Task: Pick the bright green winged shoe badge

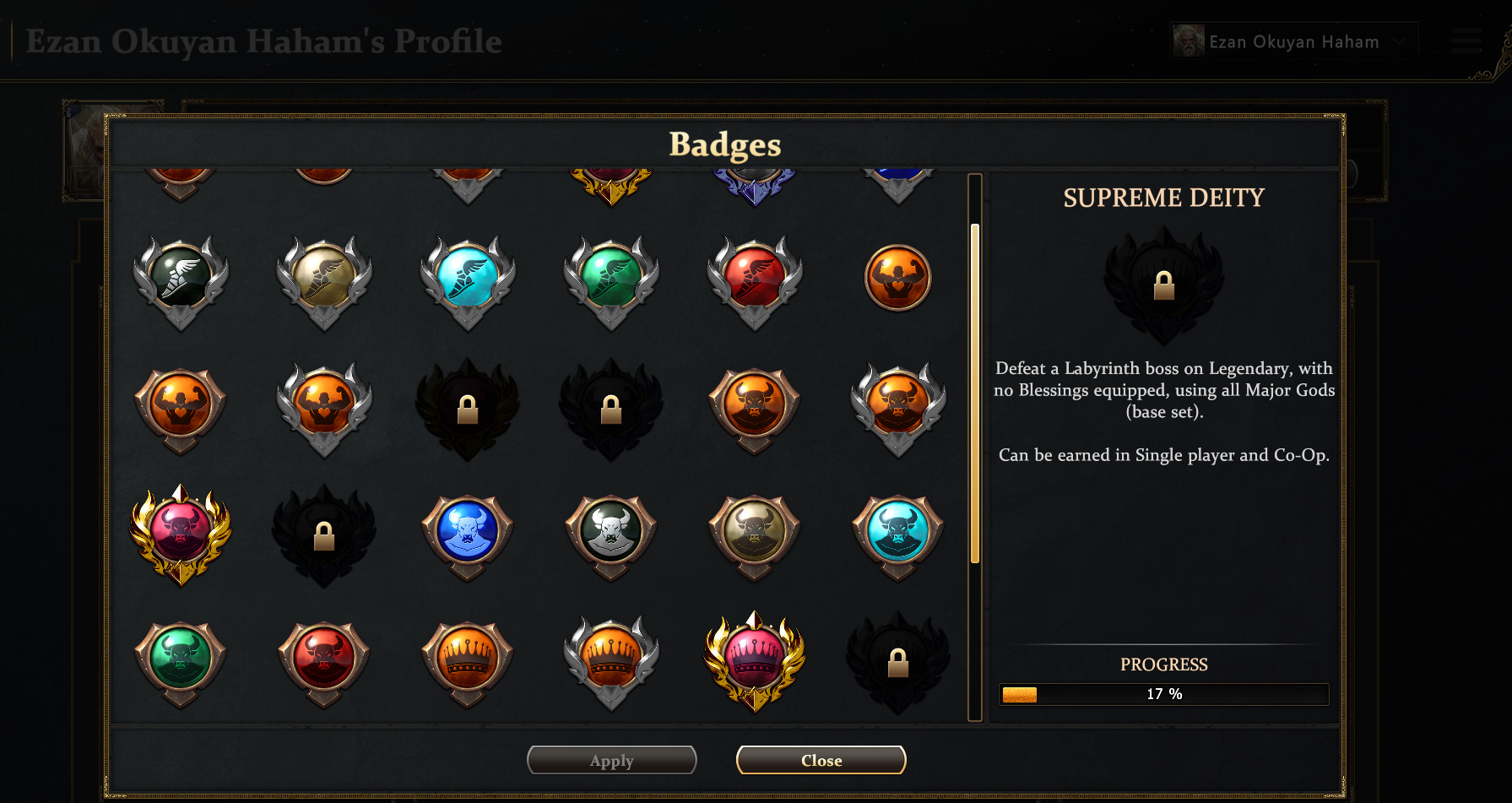Action: tap(611, 279)
